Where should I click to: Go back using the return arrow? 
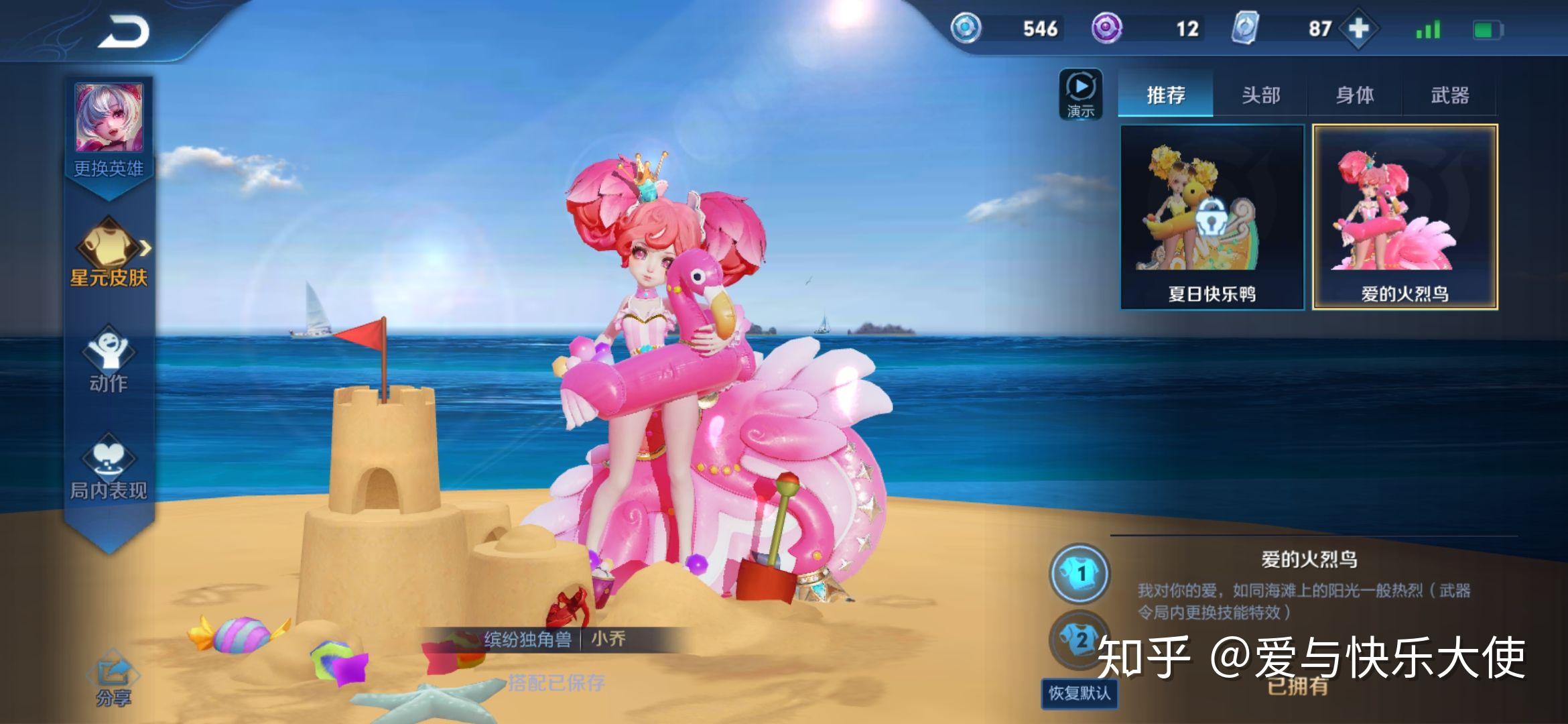124,32
